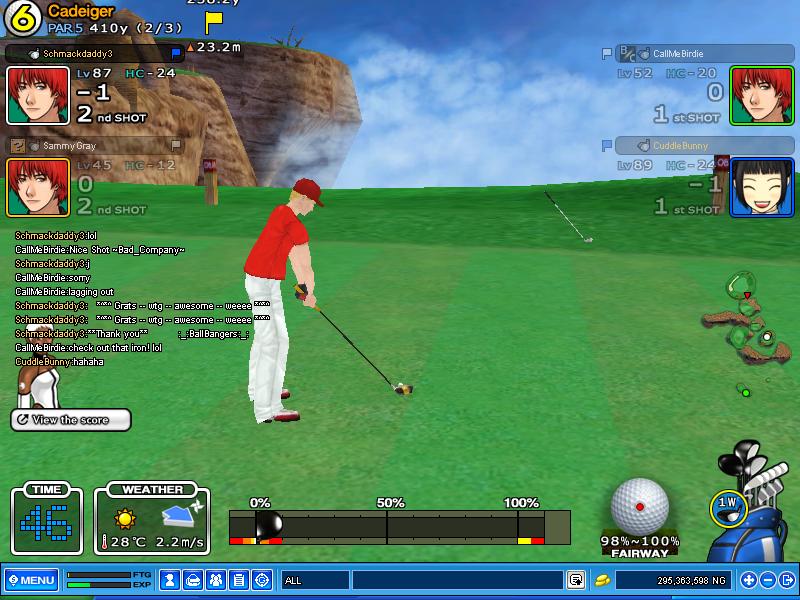Image resolution: width=800 pixels, height=600 pixels.
Task: Open the single-person profile icon in toolbar
Action: tap(170, 579)
